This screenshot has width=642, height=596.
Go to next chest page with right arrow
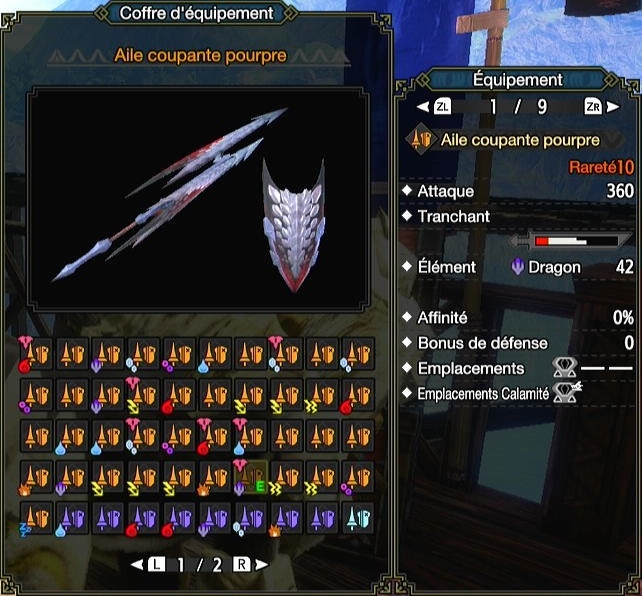point(261,564)
